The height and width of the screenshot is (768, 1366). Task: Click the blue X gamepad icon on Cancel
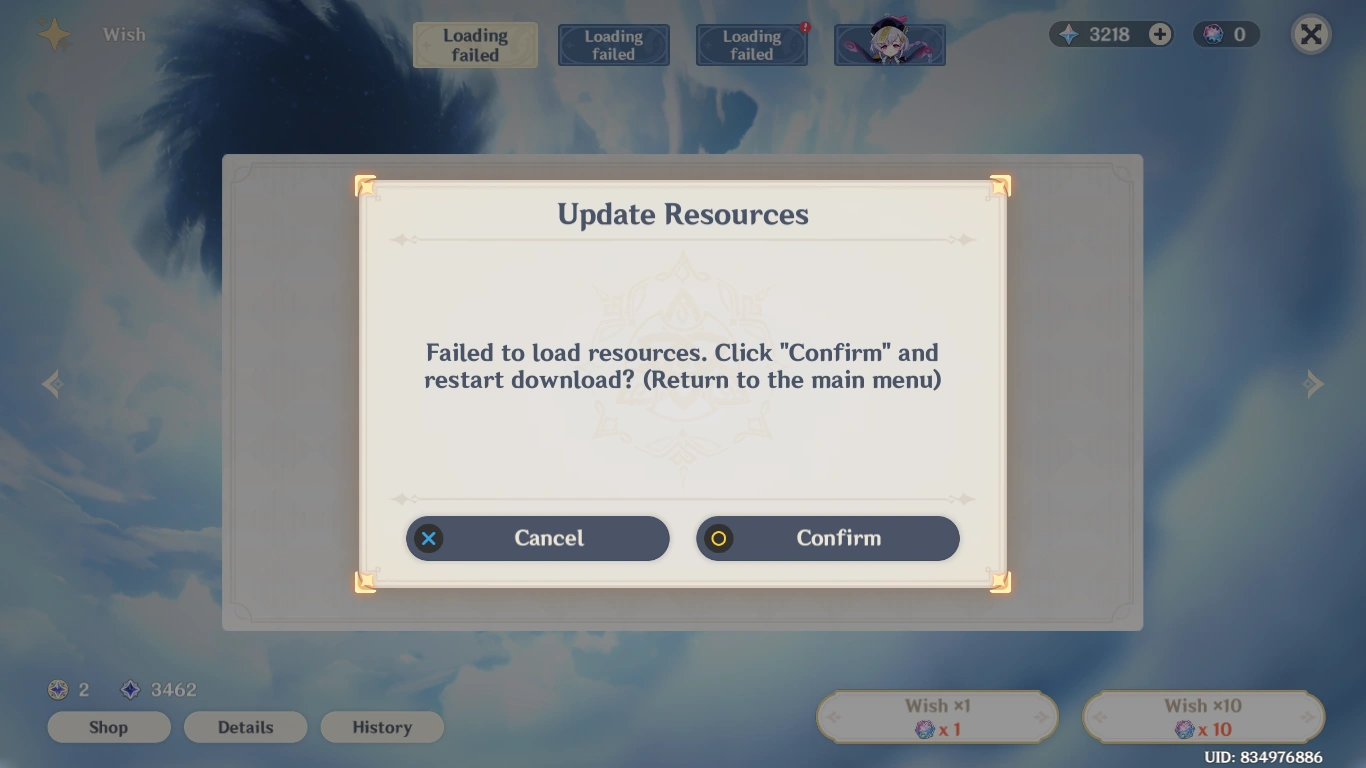tap(428, 538)
